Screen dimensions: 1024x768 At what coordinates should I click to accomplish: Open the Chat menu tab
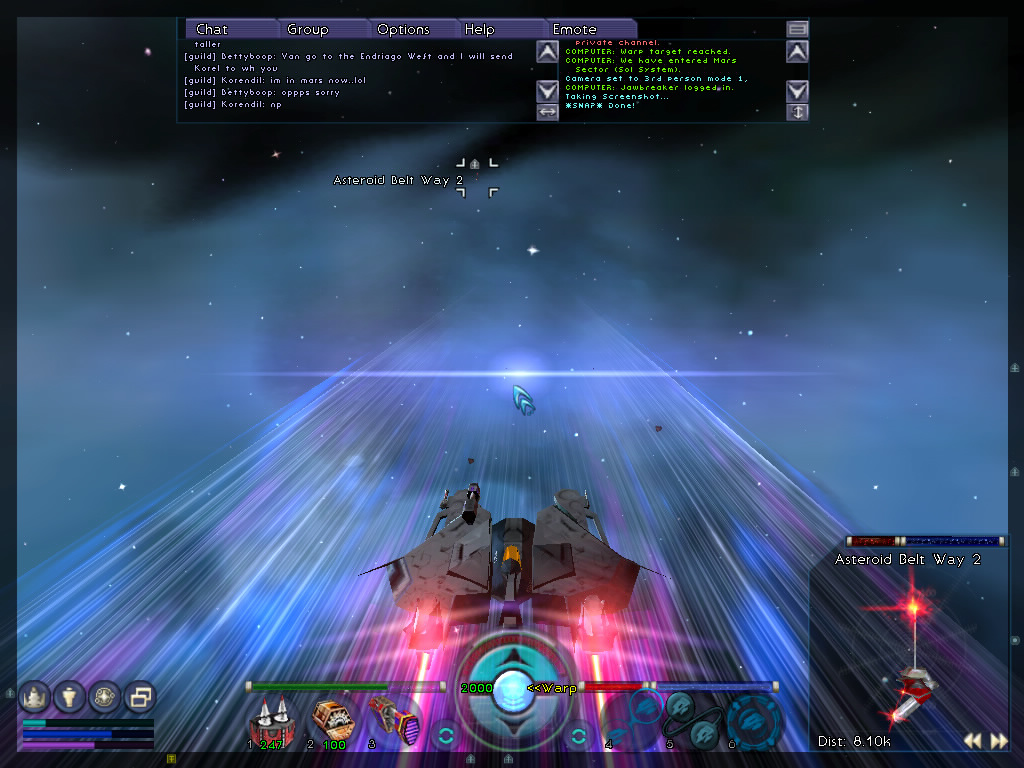coord(212,29)
